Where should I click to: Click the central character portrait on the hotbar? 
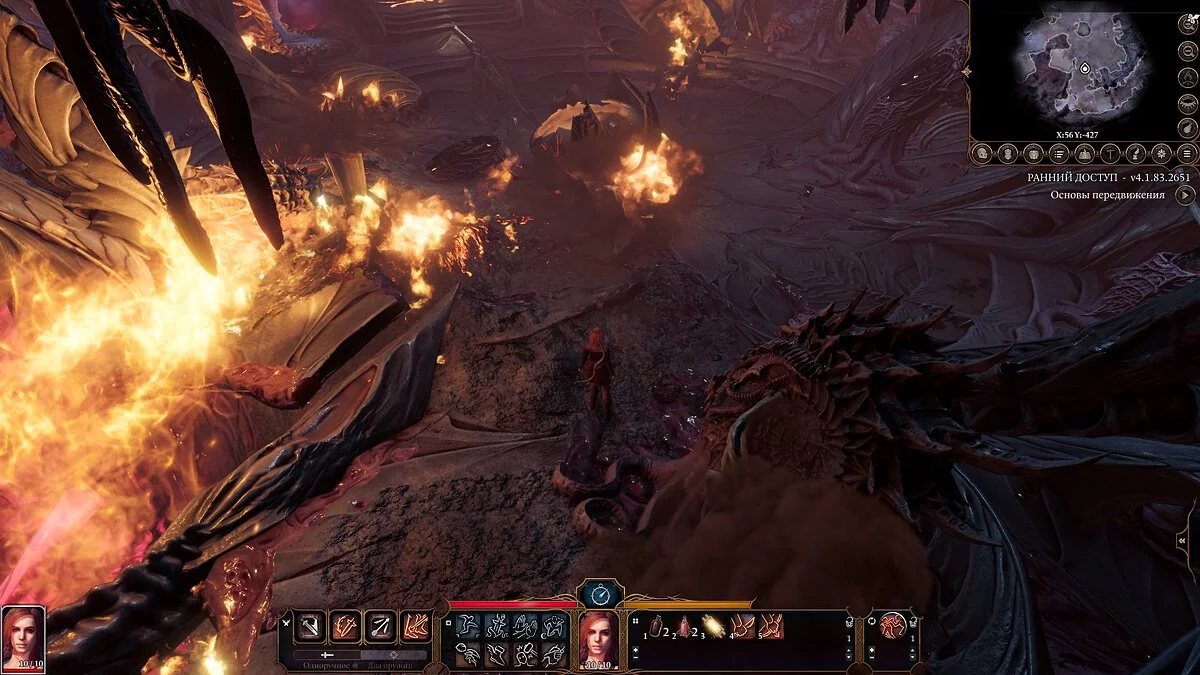point(600,638)
